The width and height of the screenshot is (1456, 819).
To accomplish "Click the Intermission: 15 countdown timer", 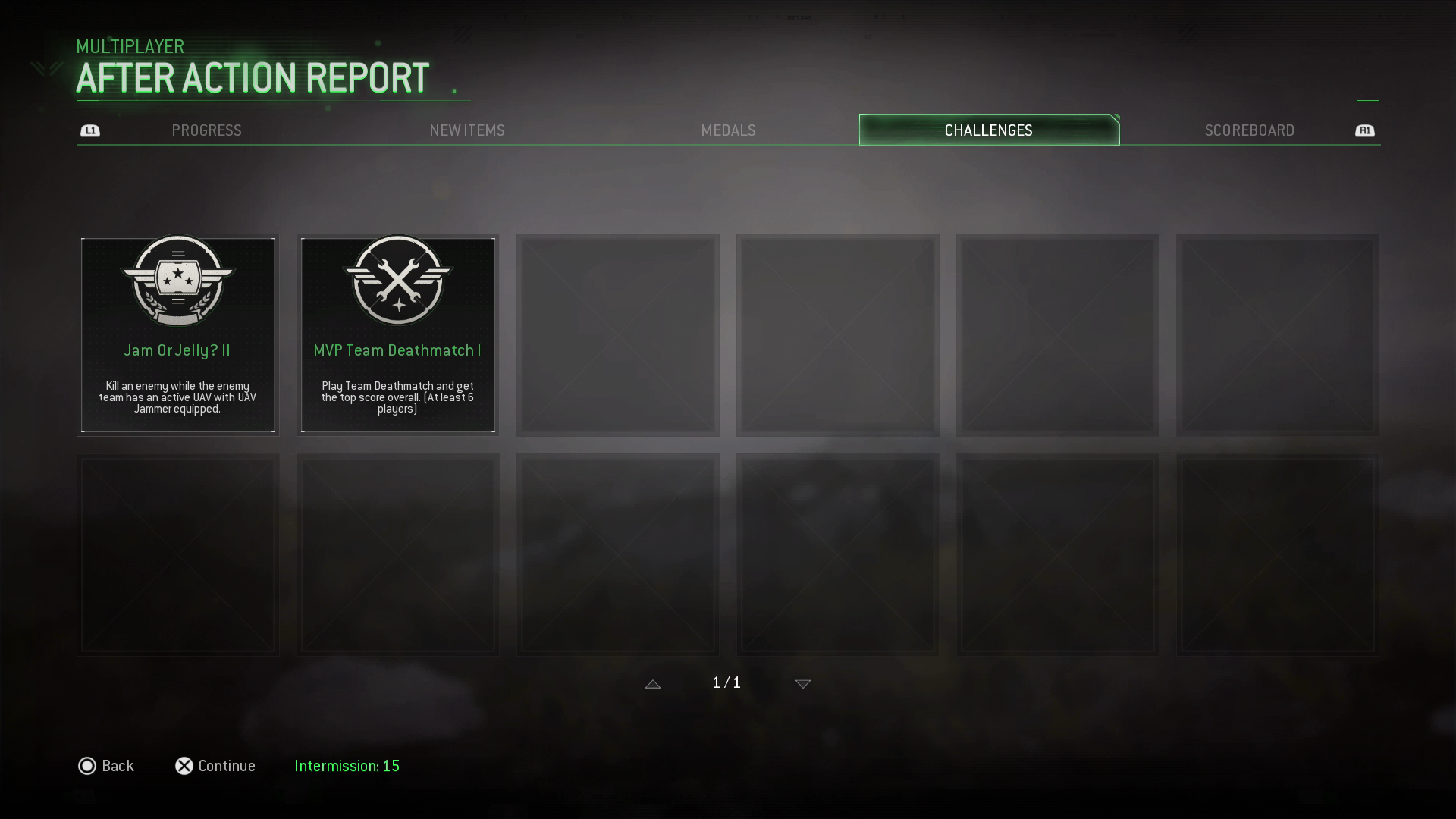I will 347,766.
